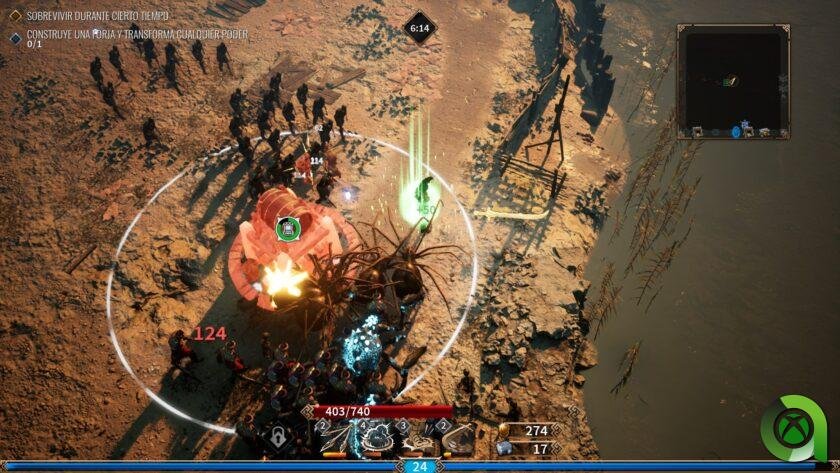Select the 'Construye una furia' objective

(x=137, y=34)
